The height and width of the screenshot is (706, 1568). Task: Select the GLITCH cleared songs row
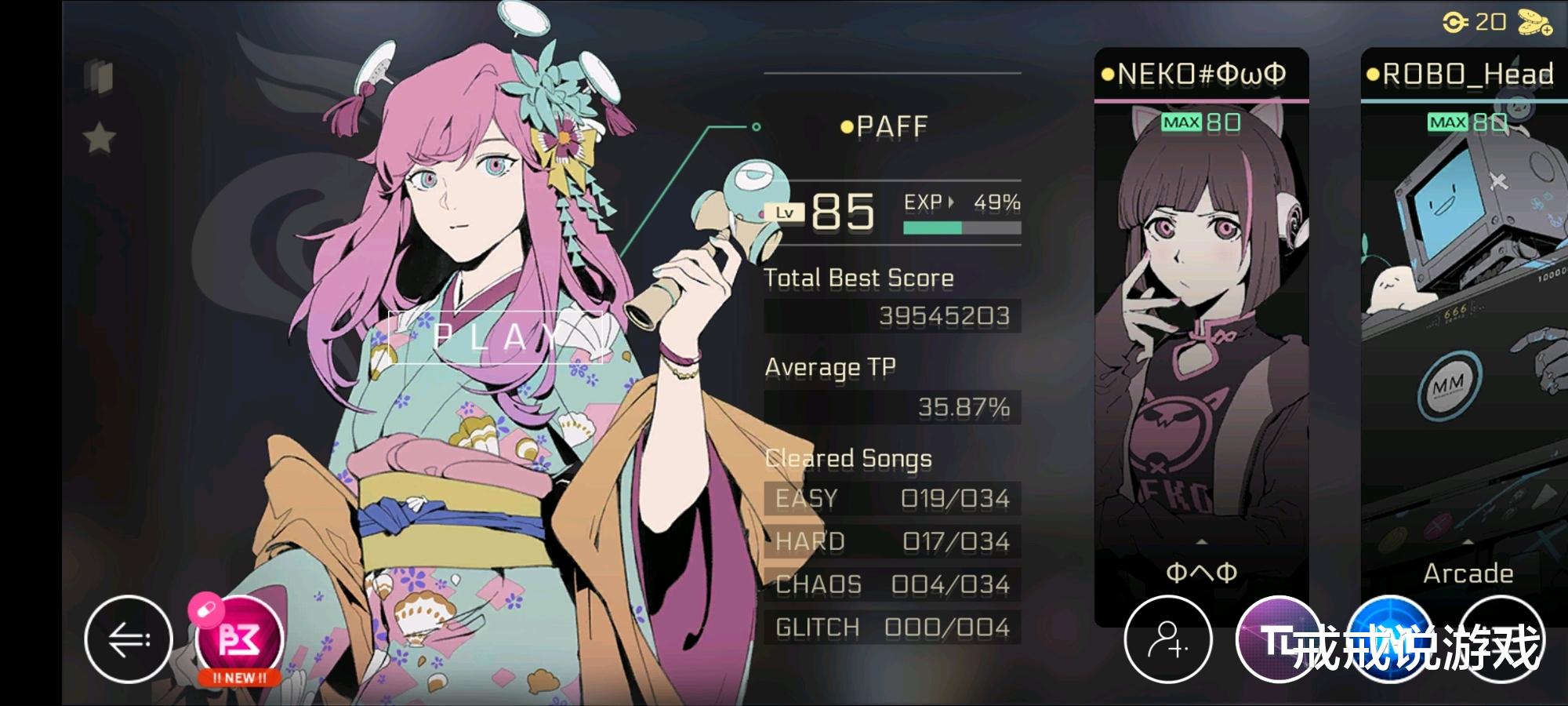point(894,626)
